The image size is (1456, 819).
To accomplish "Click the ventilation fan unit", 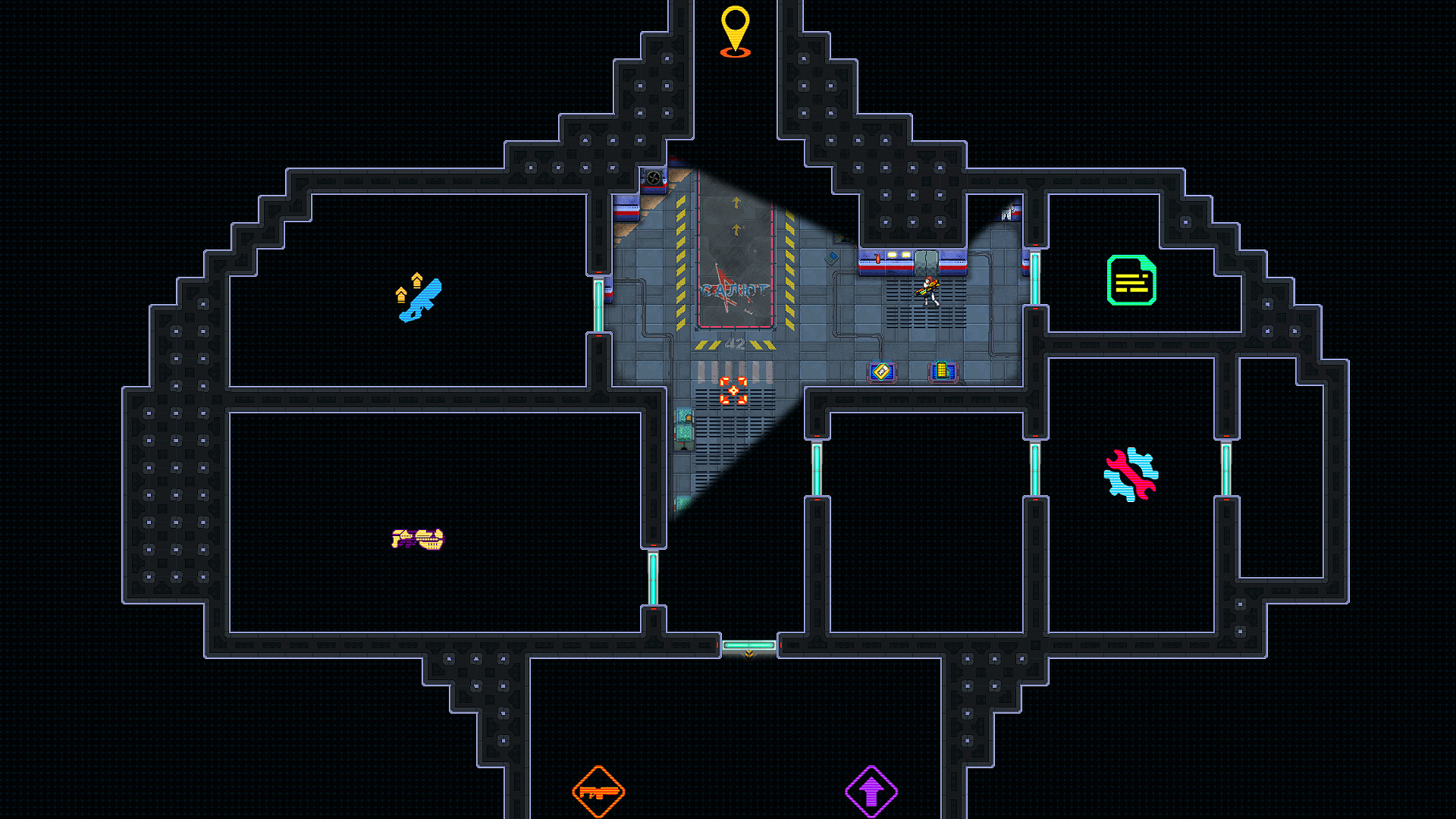I will coord(653,177).
